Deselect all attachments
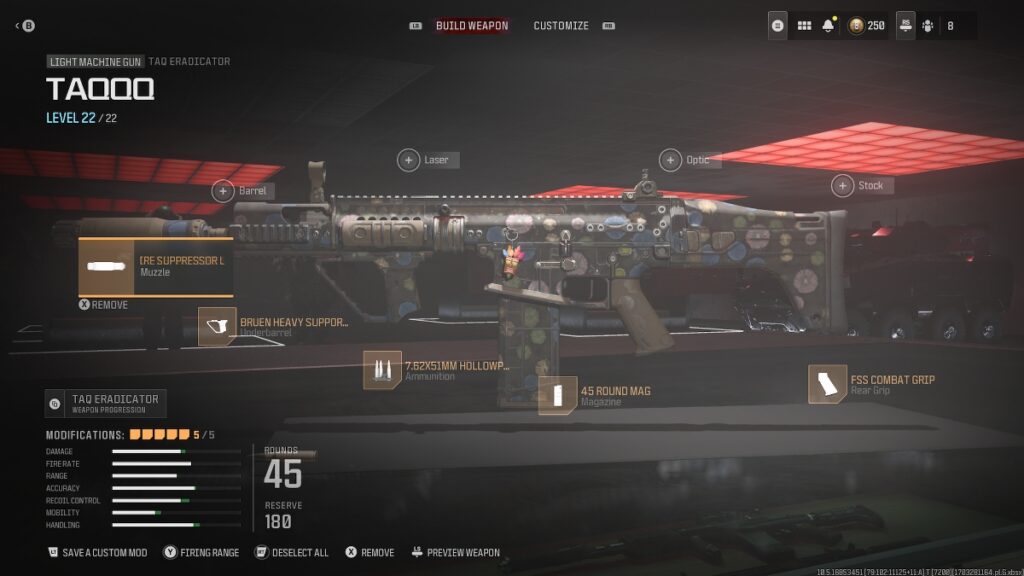Screen dimensions: 1024x576 pos(292,553)
